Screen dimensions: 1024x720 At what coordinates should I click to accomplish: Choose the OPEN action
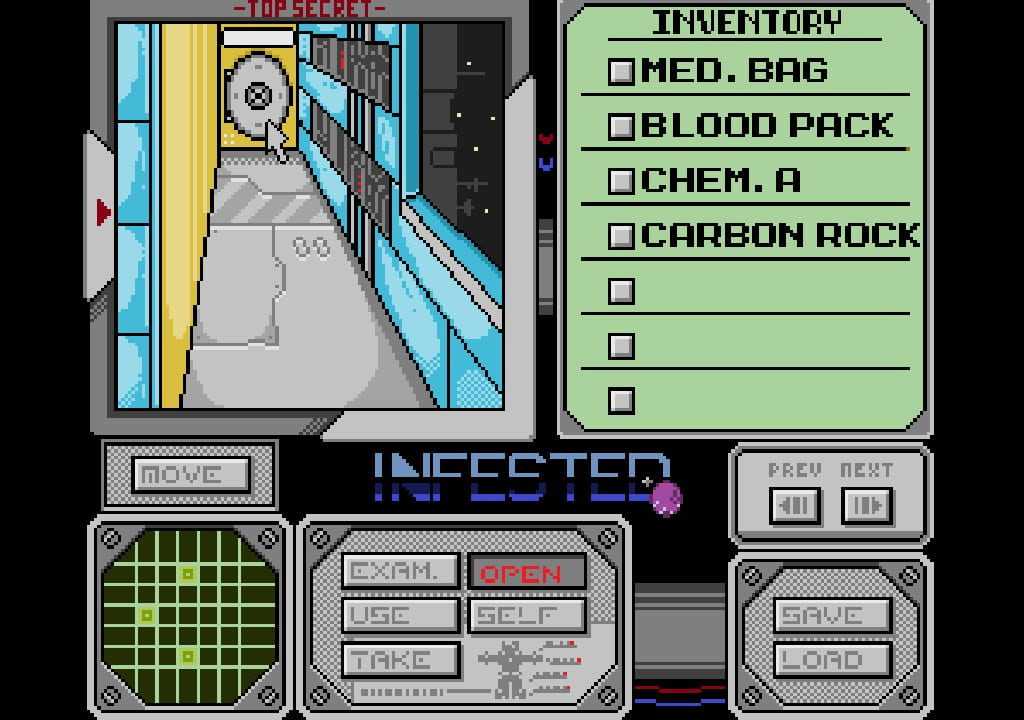click(x=526, y=572)
